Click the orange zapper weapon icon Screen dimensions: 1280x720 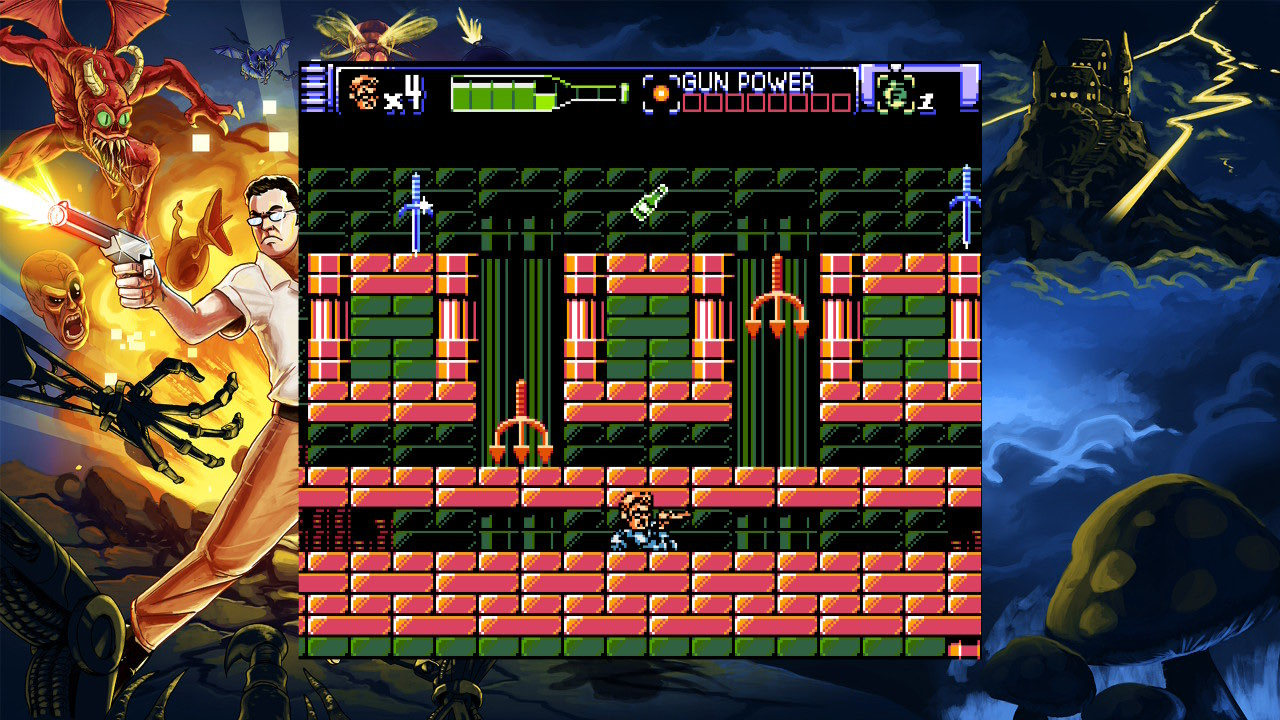pos(660,92)
